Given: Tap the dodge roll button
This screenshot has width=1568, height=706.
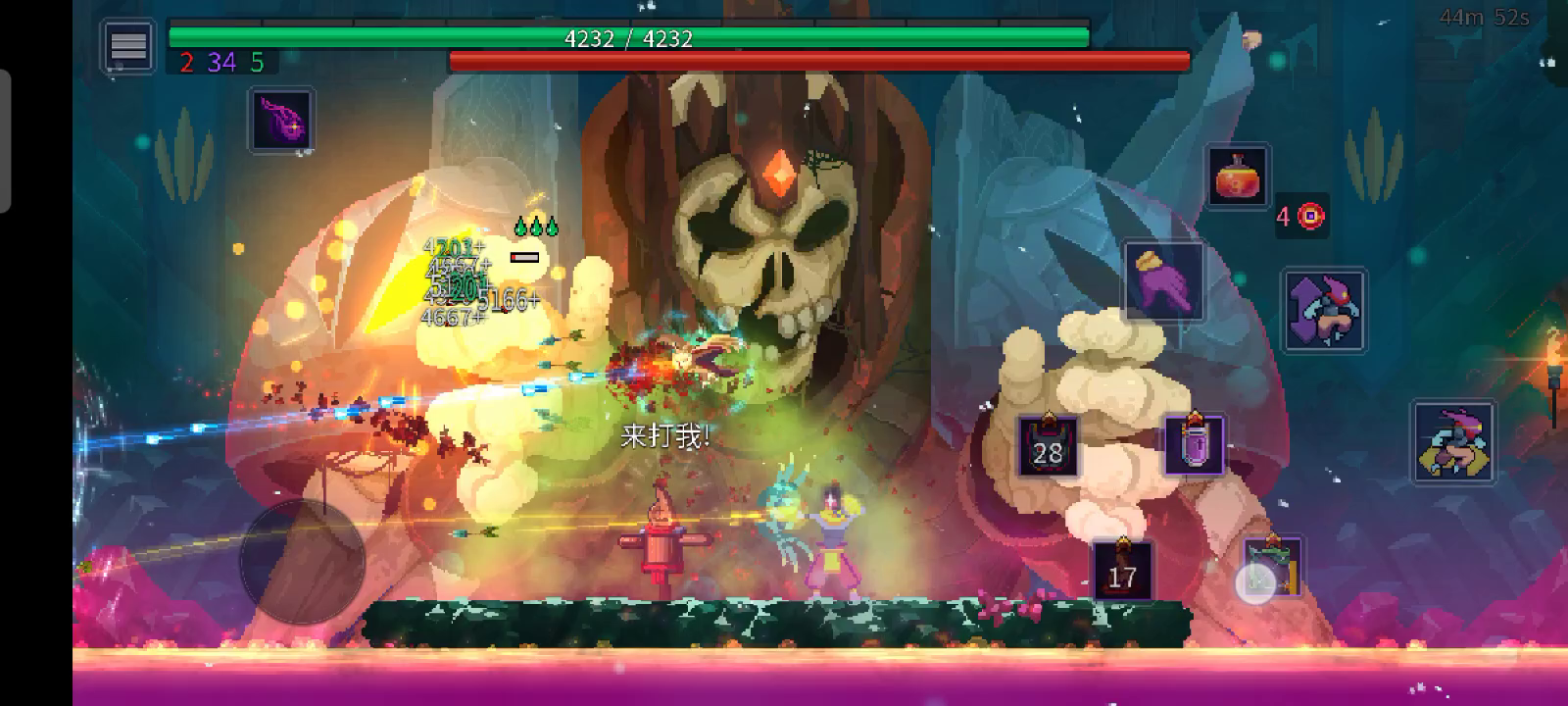Looking at the screenshot, I should (x=1453, y=442).
